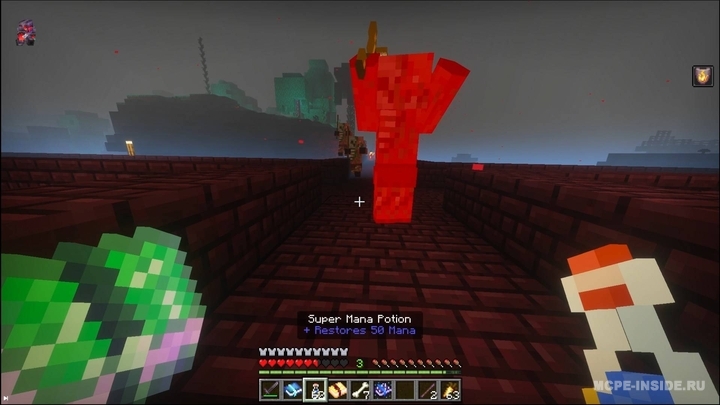Click the red creature icon at top left
This screenshot has width=720, height=405.
[25, 33]
